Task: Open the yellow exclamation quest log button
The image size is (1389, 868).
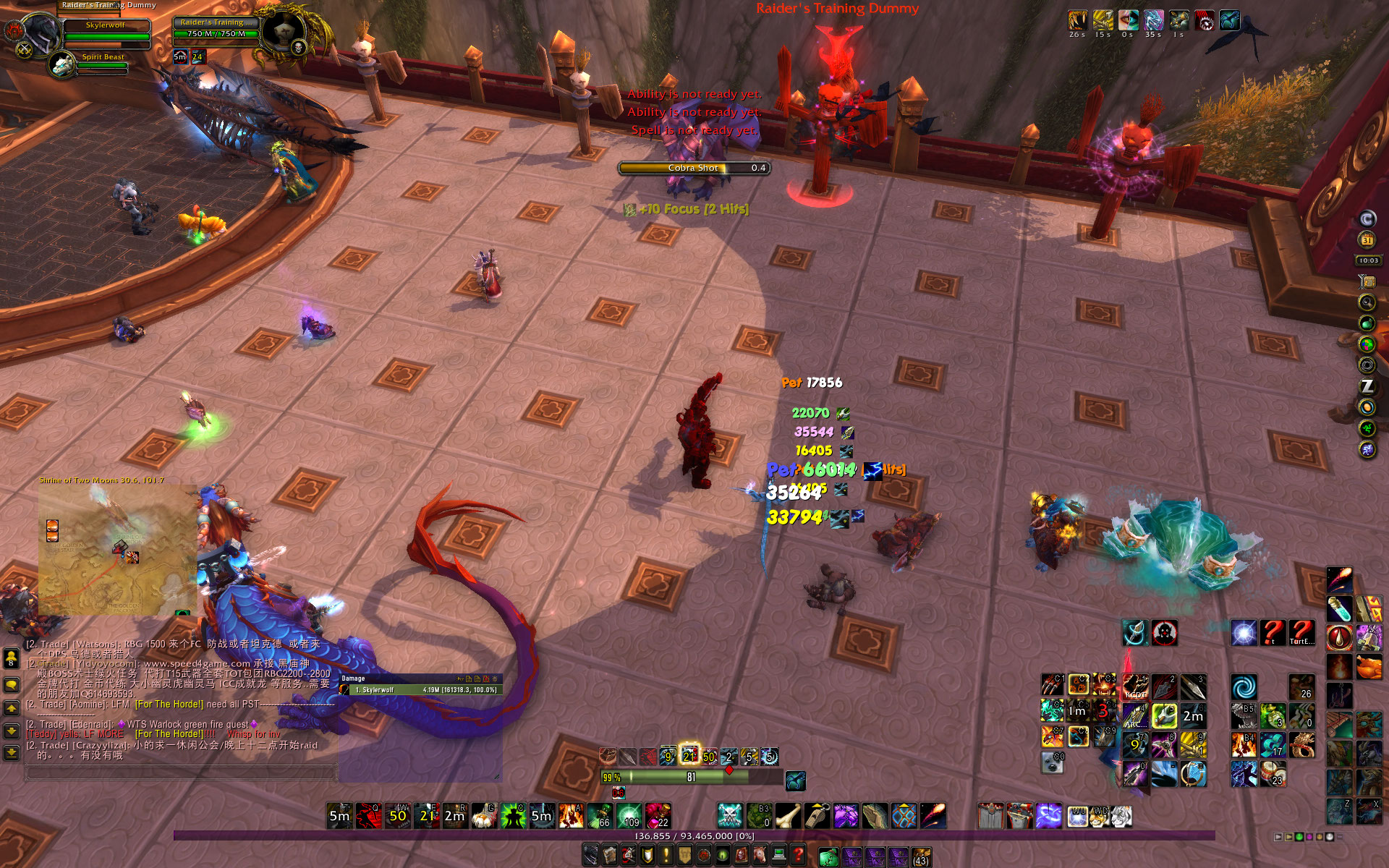Action: [x=666, y=856]
